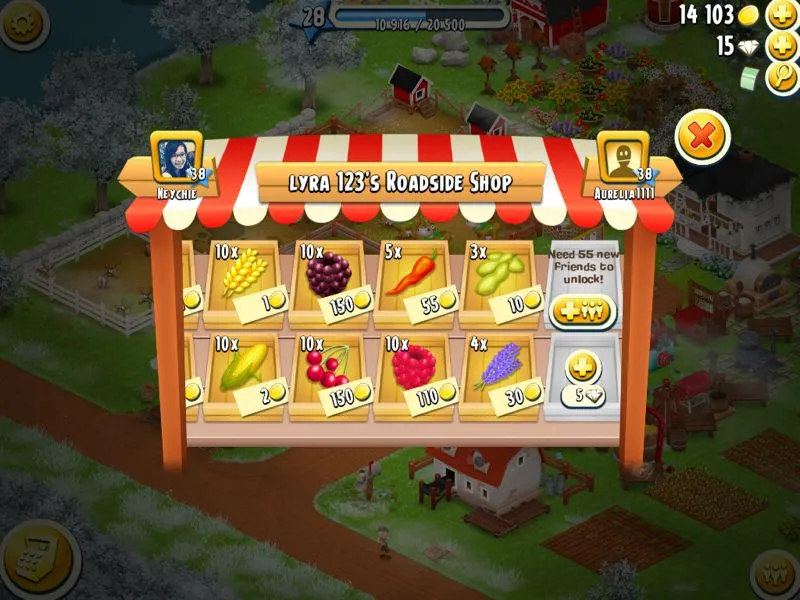Click the magnifying glass button
Viewport: 800px width, 600px height.
point(781,78)
